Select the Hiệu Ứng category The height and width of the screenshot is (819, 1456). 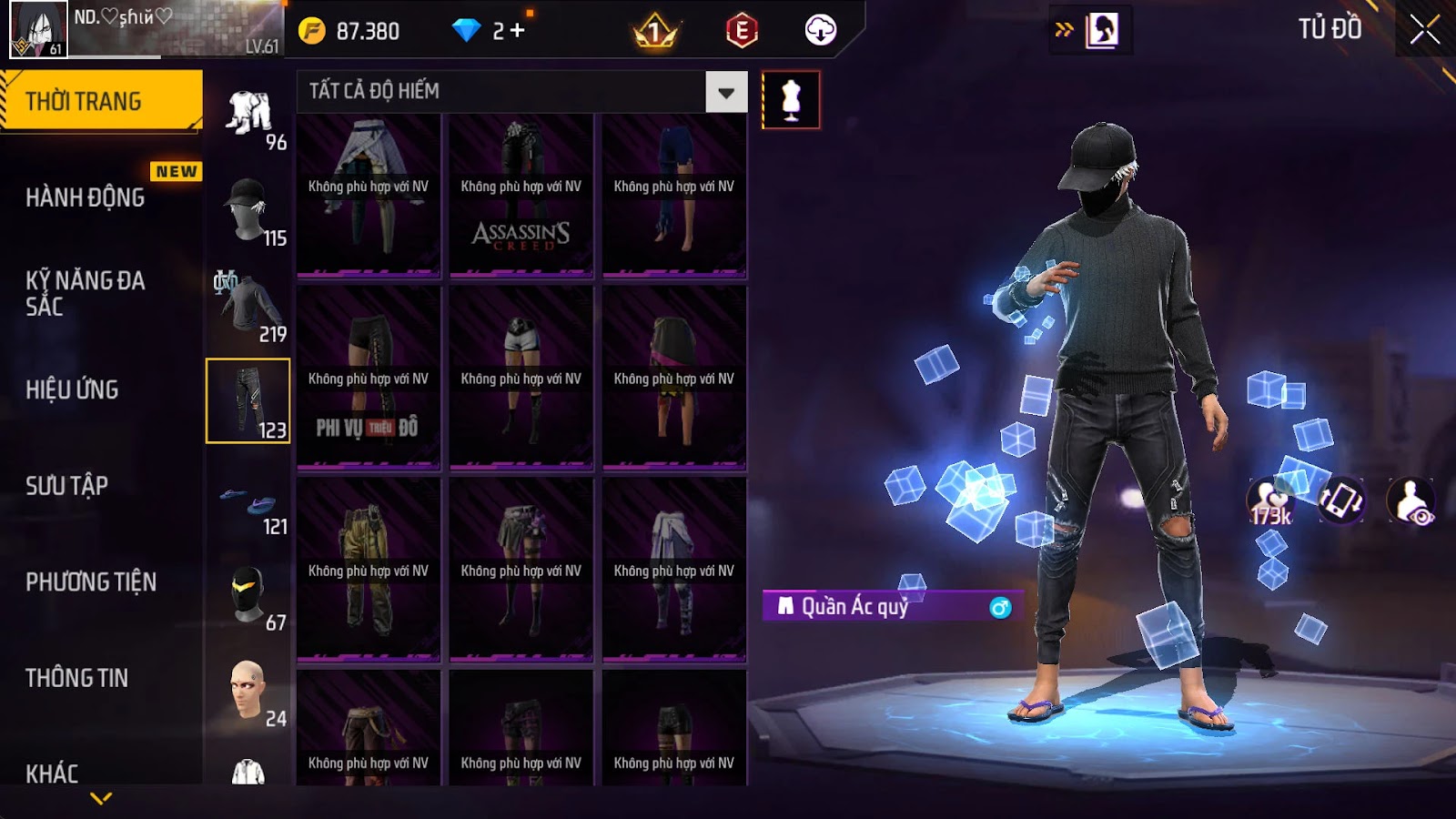[73, 389]
